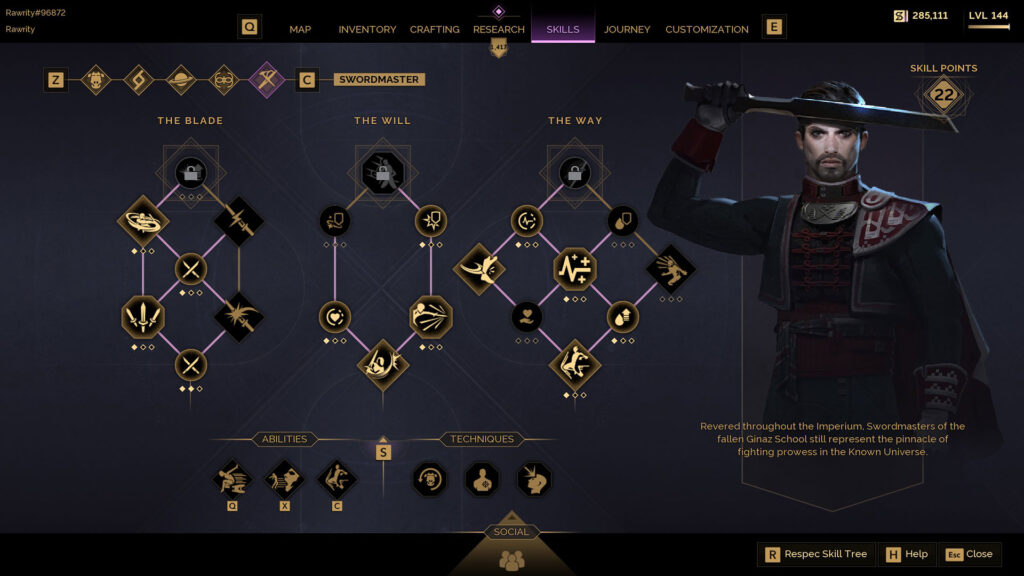Choose the heartbeat-plus skill node in The Way

575,269
